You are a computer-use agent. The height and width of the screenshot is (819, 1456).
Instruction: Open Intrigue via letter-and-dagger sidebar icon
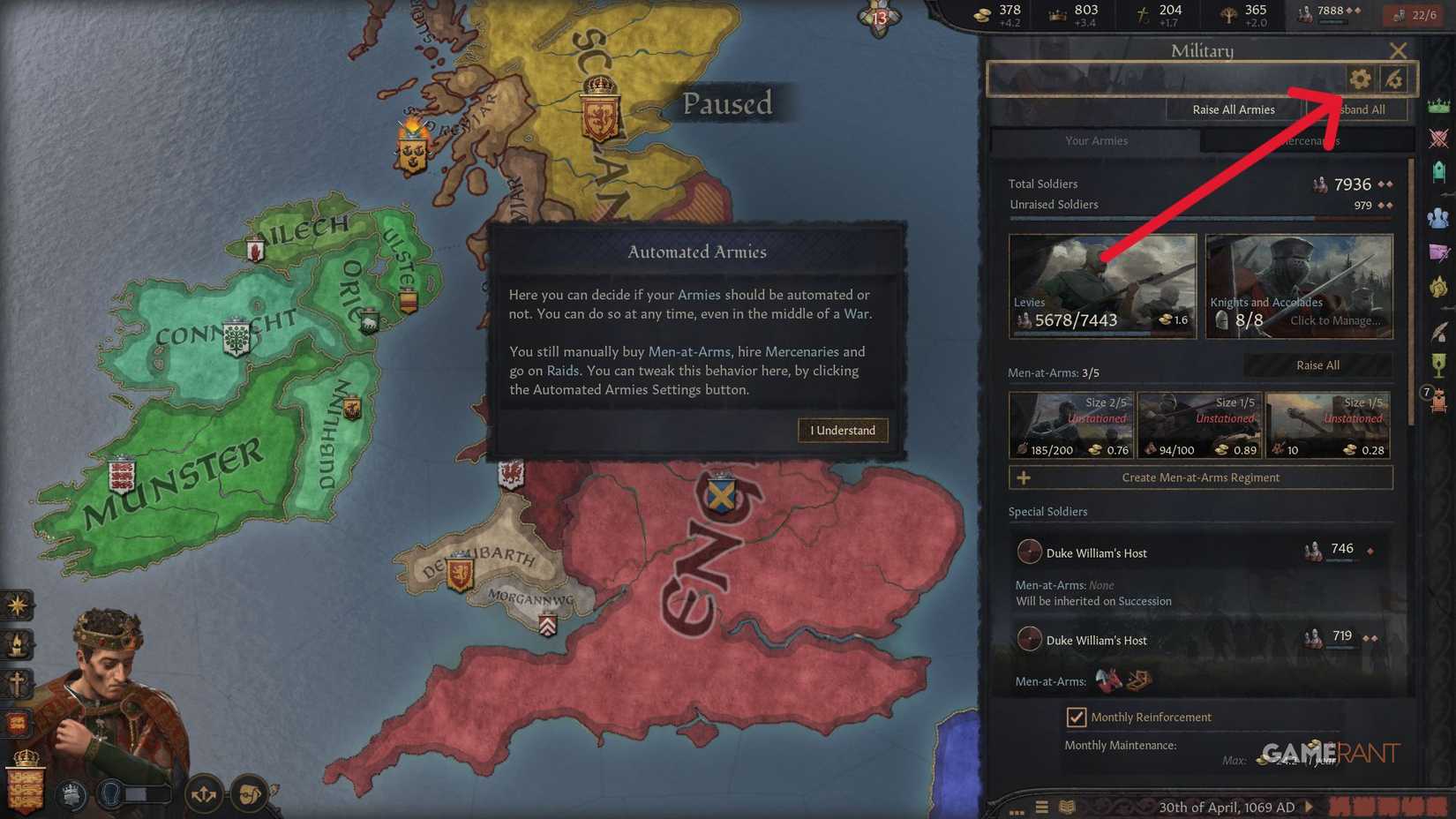1439,253
